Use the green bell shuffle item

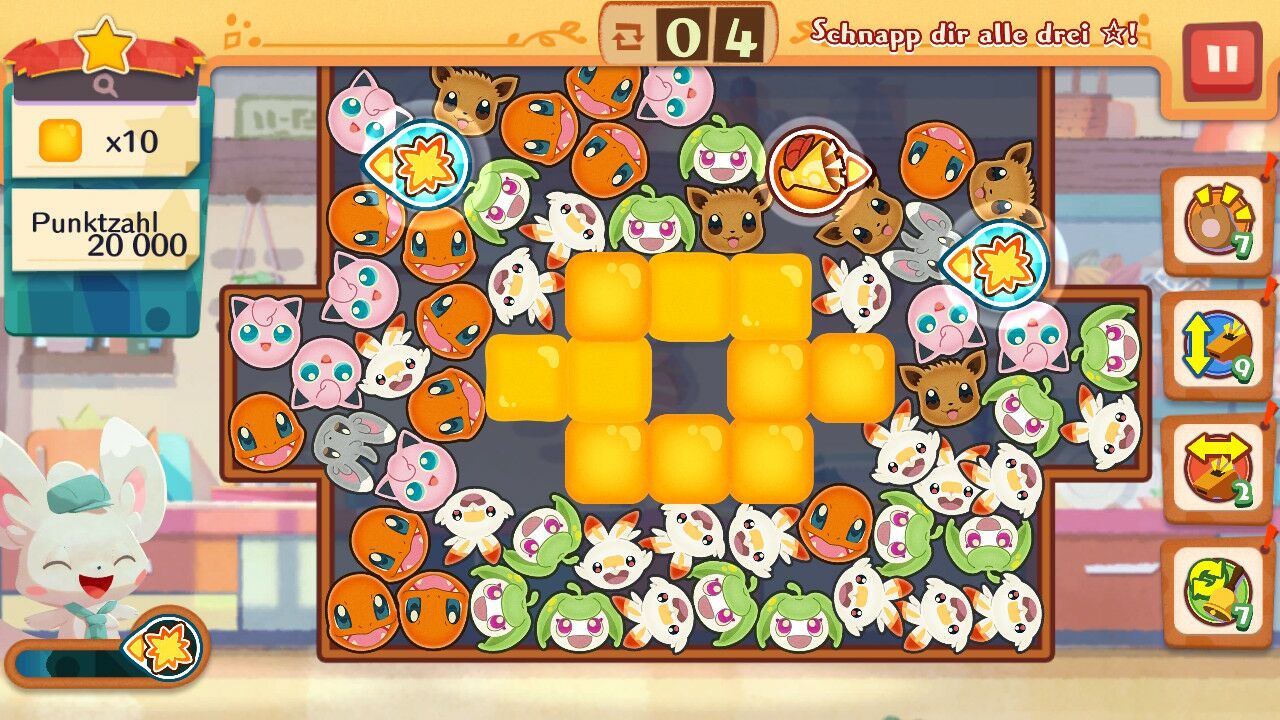click(1216, 593)
